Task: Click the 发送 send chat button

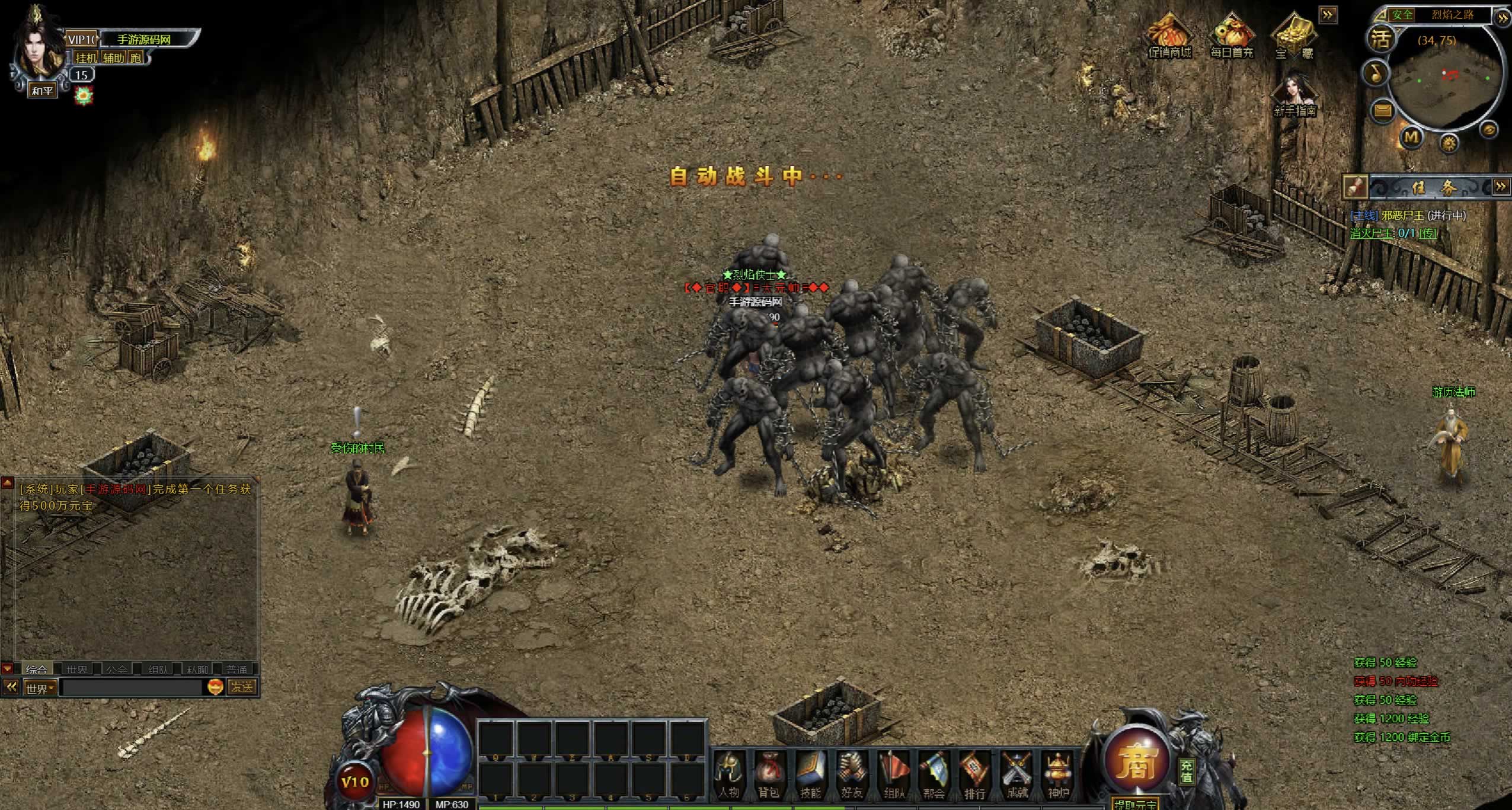Action: pyautogui.click(x=242, y=687)
